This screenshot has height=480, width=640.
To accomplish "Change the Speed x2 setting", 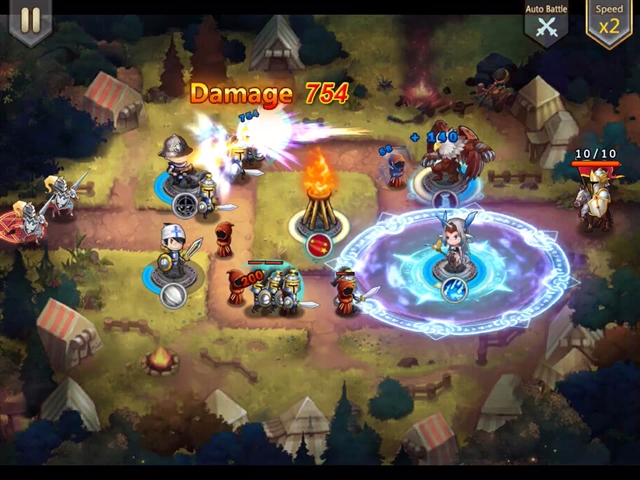I will pyautogui.click(x=608, y=22).
